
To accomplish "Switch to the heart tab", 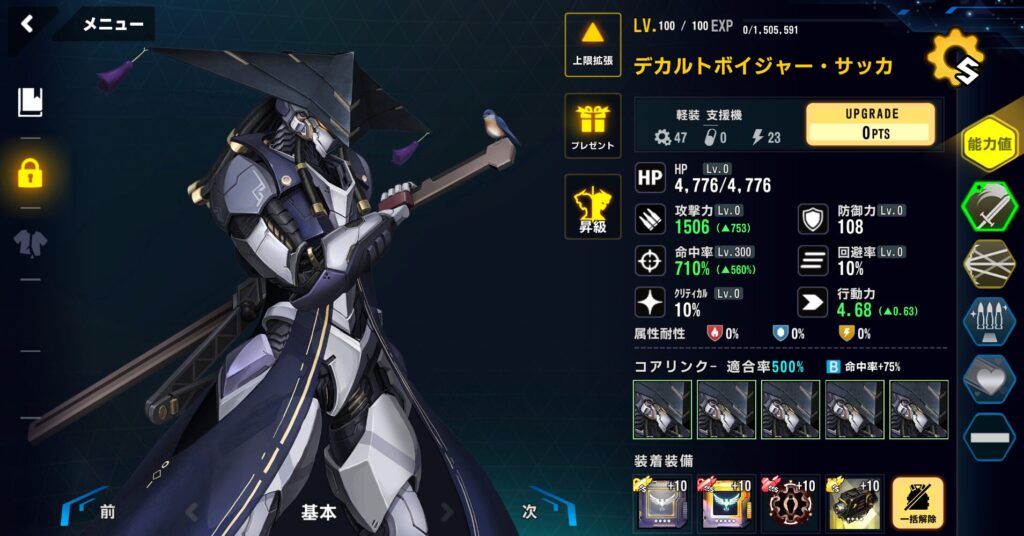I will click(990, 379).
